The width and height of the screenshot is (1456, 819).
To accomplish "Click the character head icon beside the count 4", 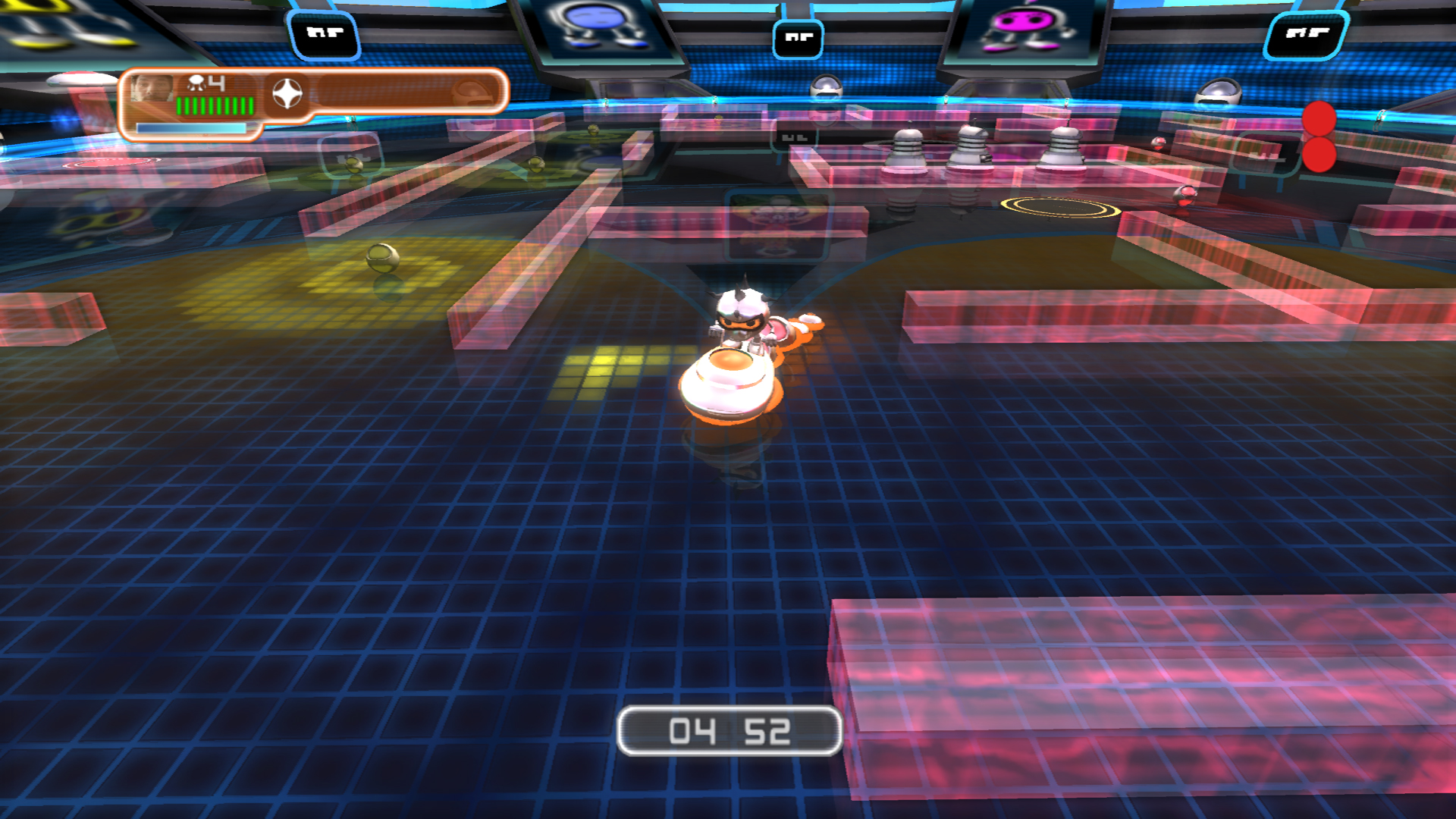I will tap(194, 83).
